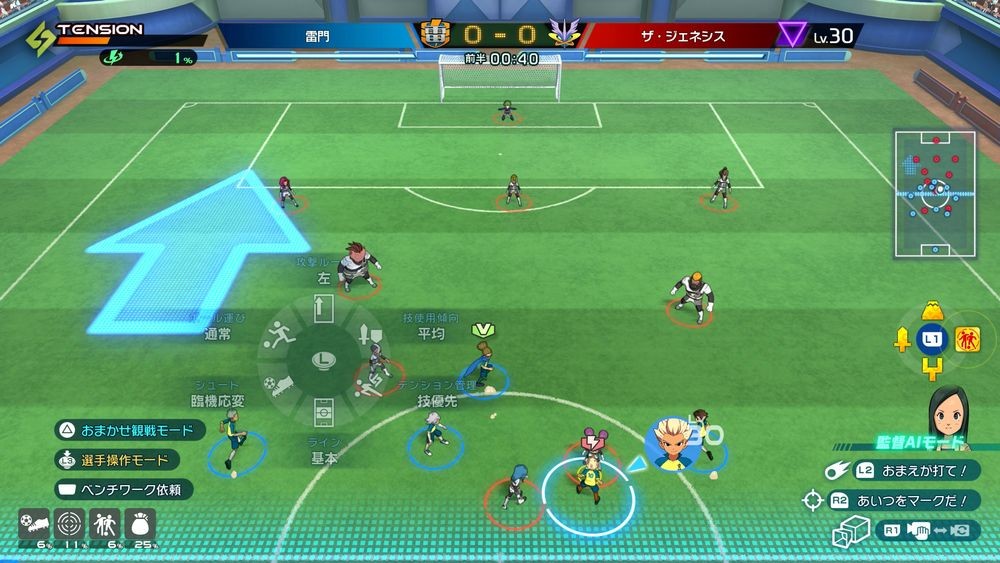Activate the orange two-figure command icon
This screenshot has height=563, width=1000.
(x=967, y=340)
